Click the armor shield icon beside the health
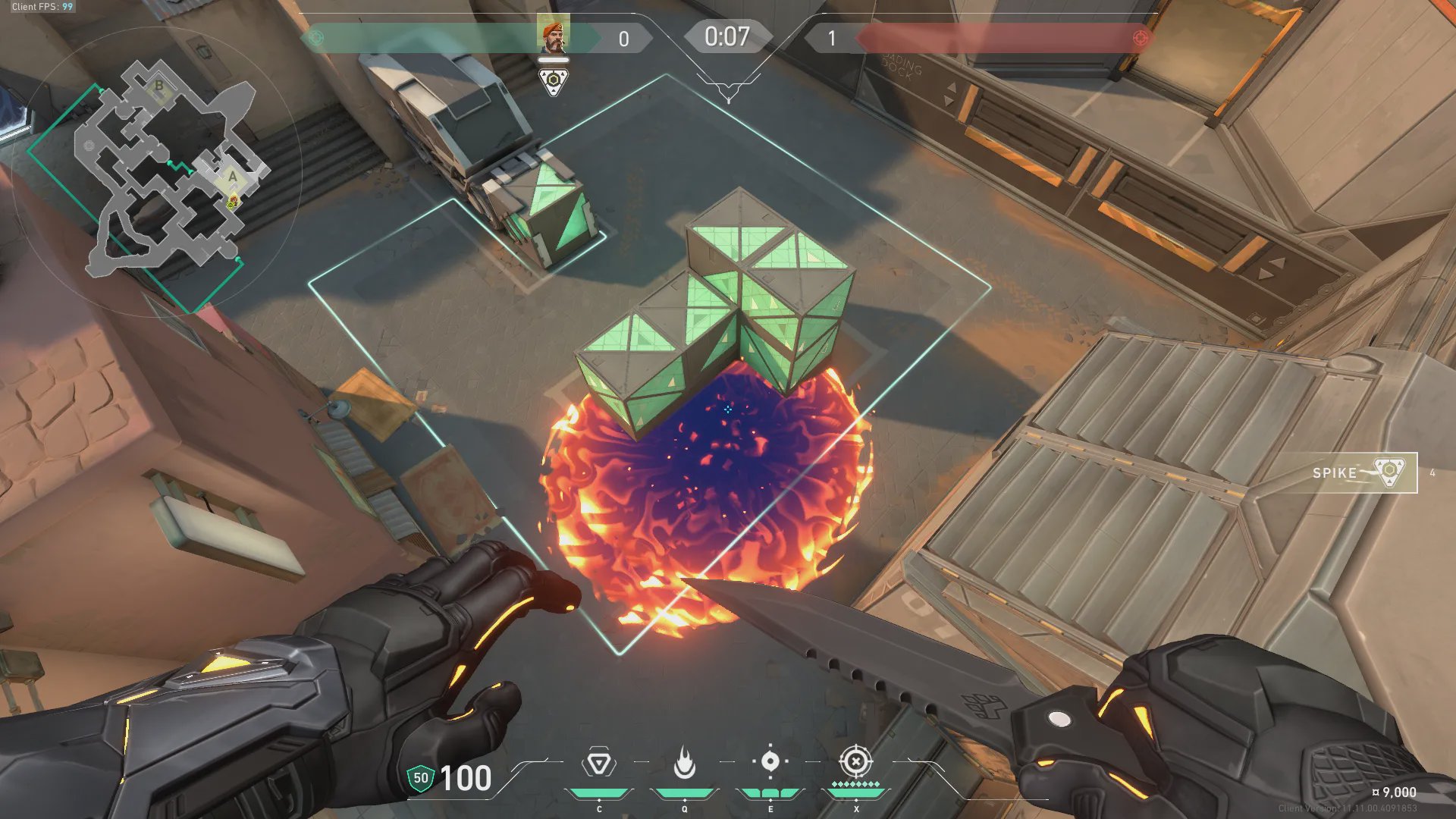The height and width of the screenshot is (819, 1456). pyautogui.click(x=420, y=778)
